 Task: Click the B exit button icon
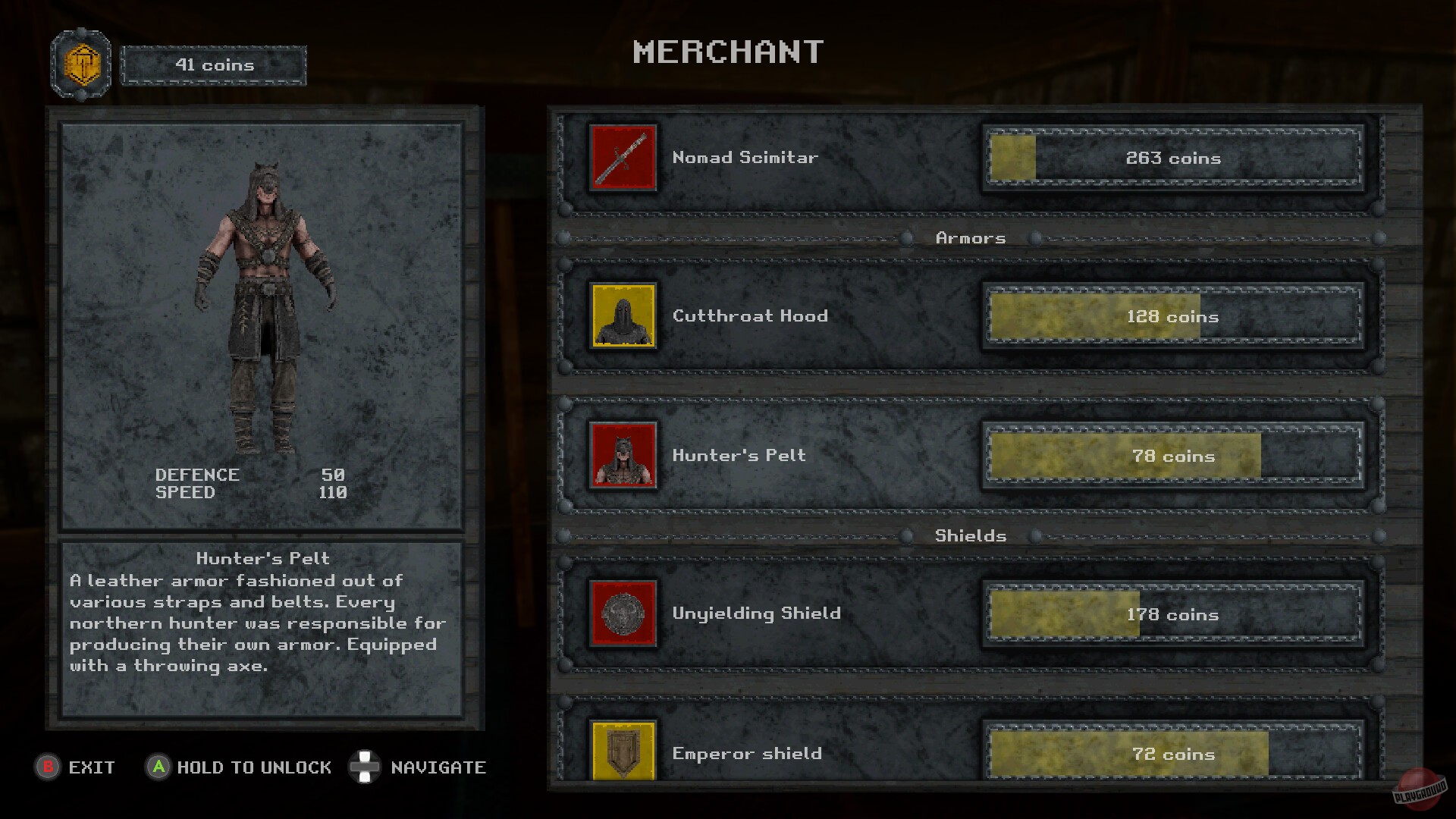49,767
